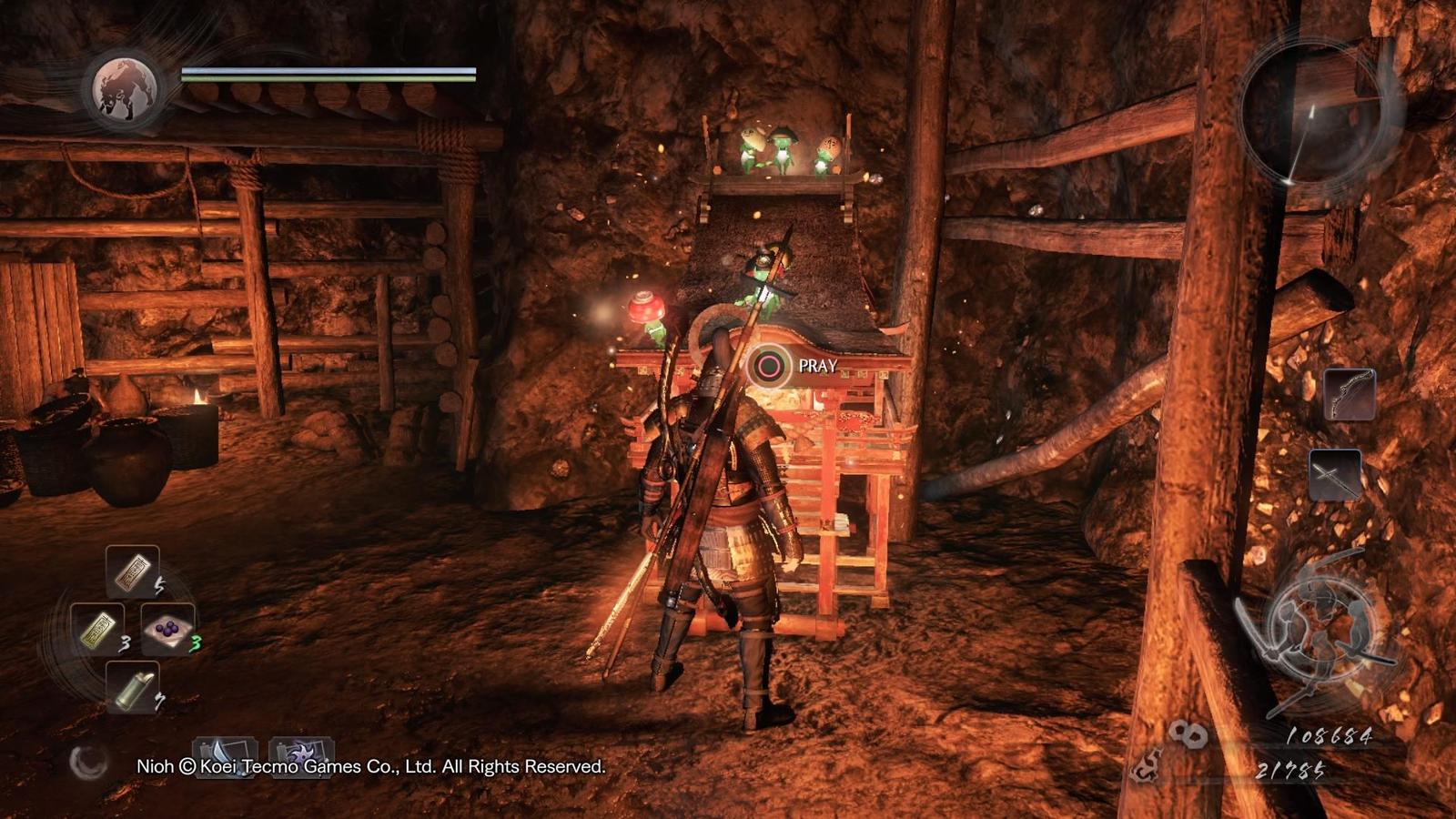Select the purple berries item slot
This screenshot has width=1456, height=819.
tap(168, 629)
